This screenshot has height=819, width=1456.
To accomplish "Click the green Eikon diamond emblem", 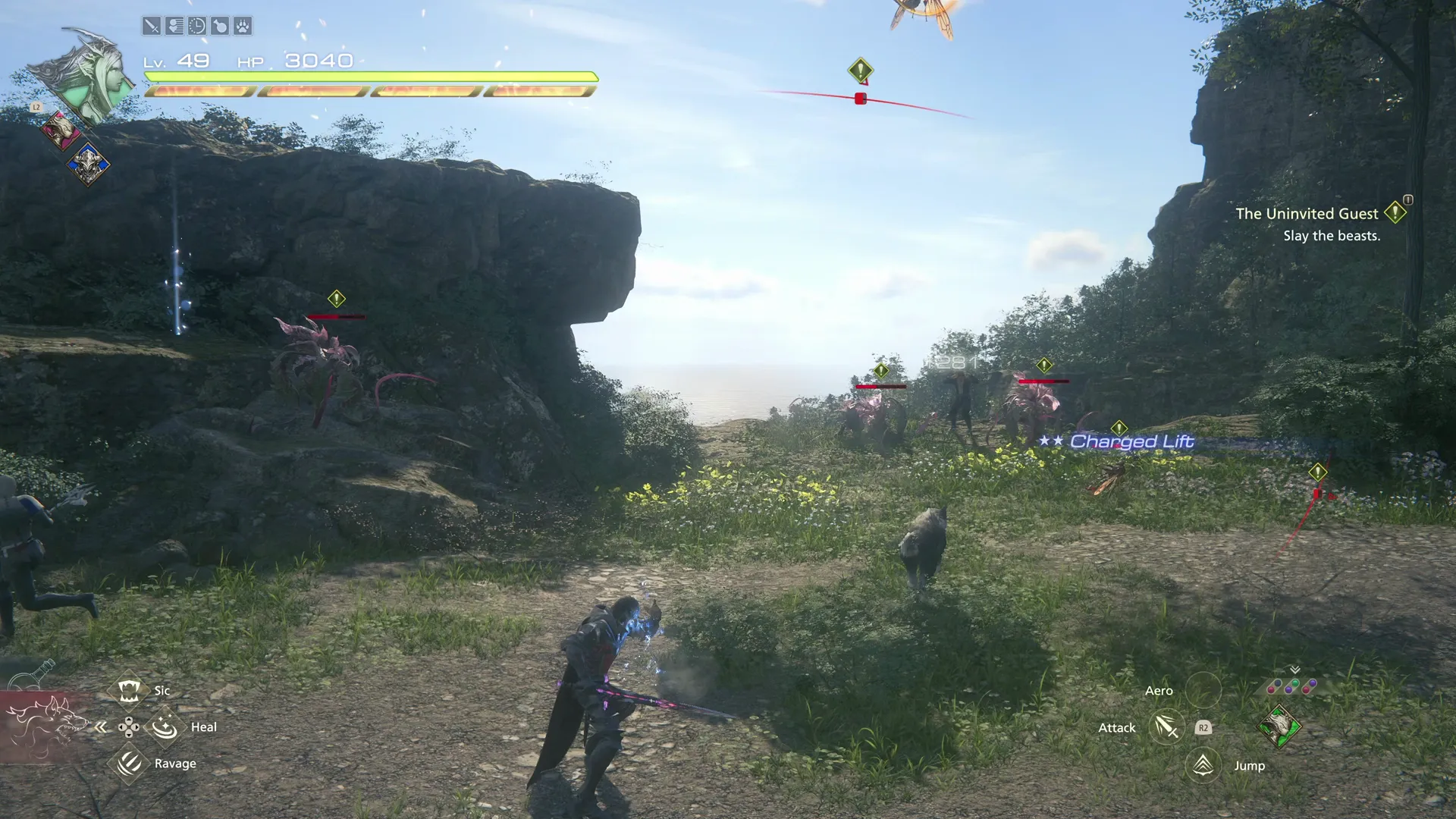I will click(1280, 726).
